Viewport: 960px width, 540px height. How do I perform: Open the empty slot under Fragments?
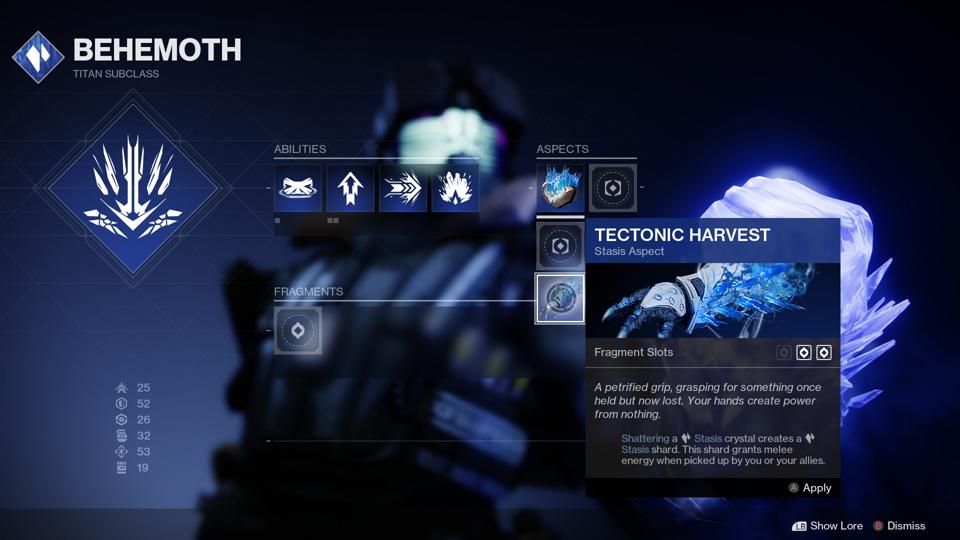coord(298,330)
